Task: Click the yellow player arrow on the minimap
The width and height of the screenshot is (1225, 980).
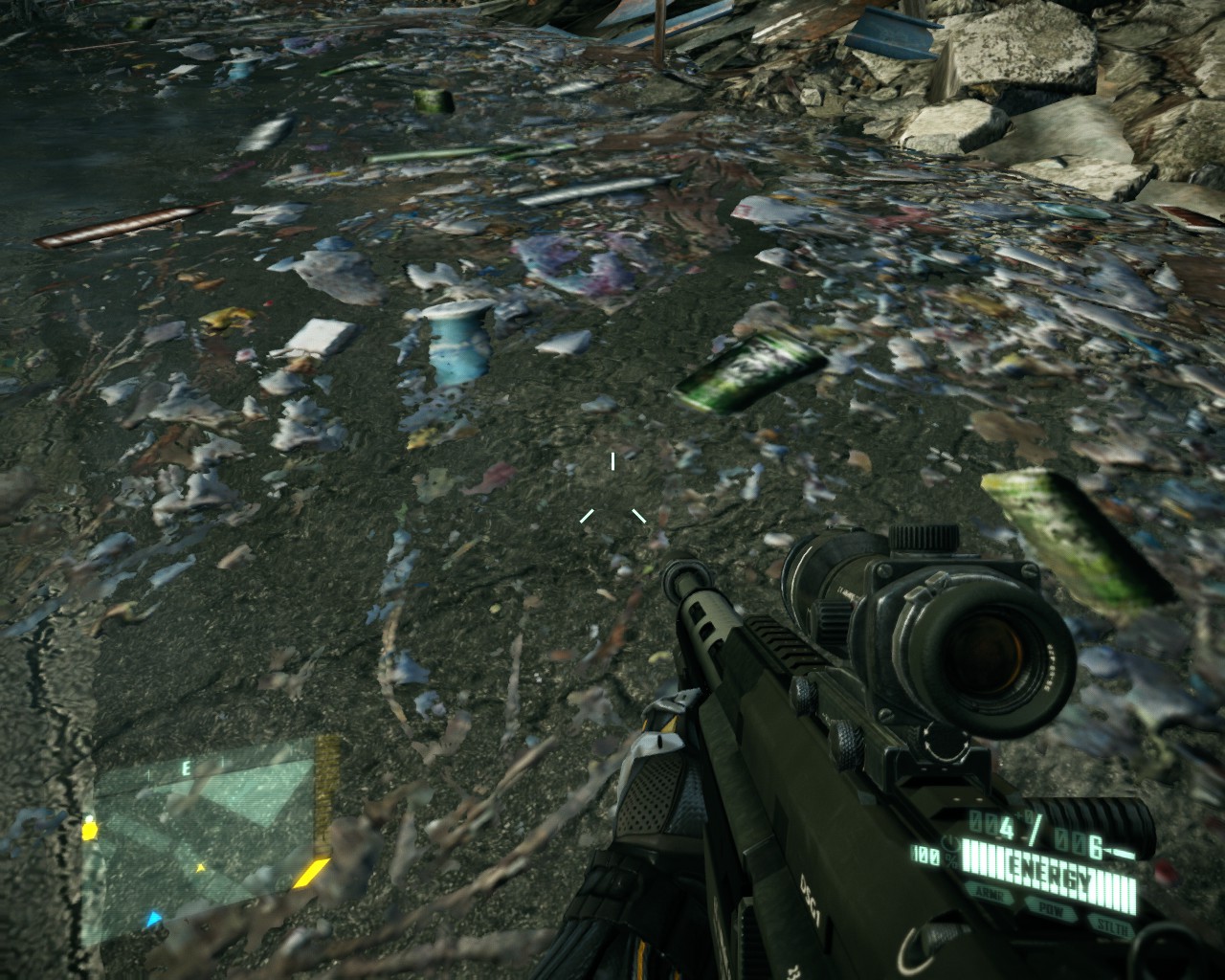Action: pos(201,868)
